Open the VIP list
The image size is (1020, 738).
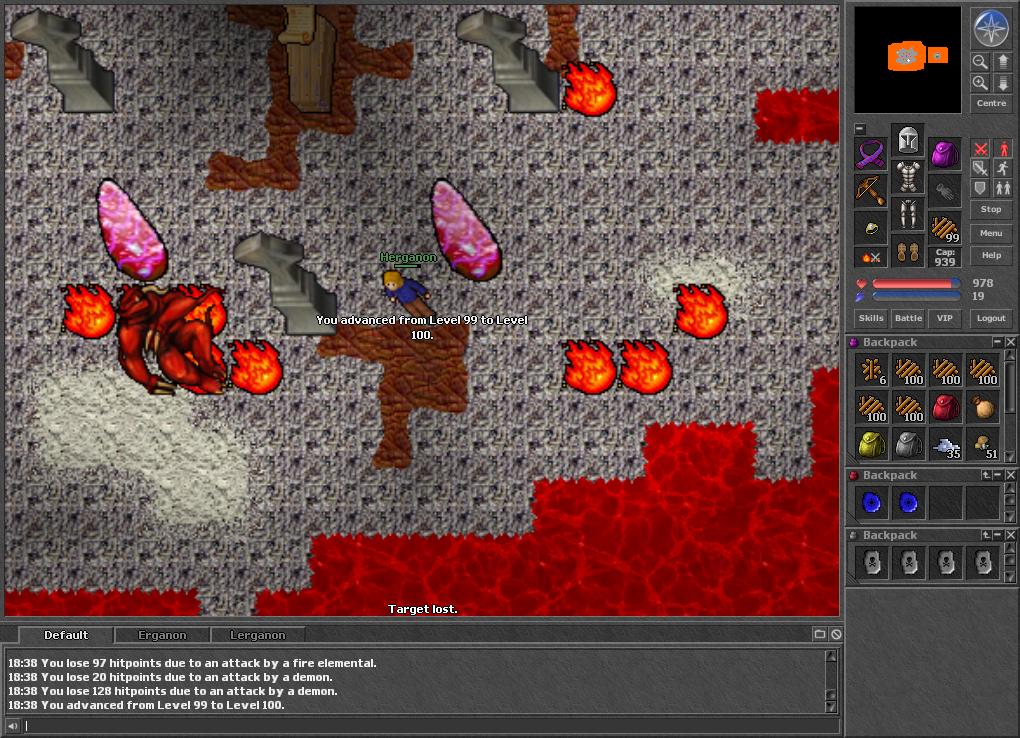[x=943, y=318]
